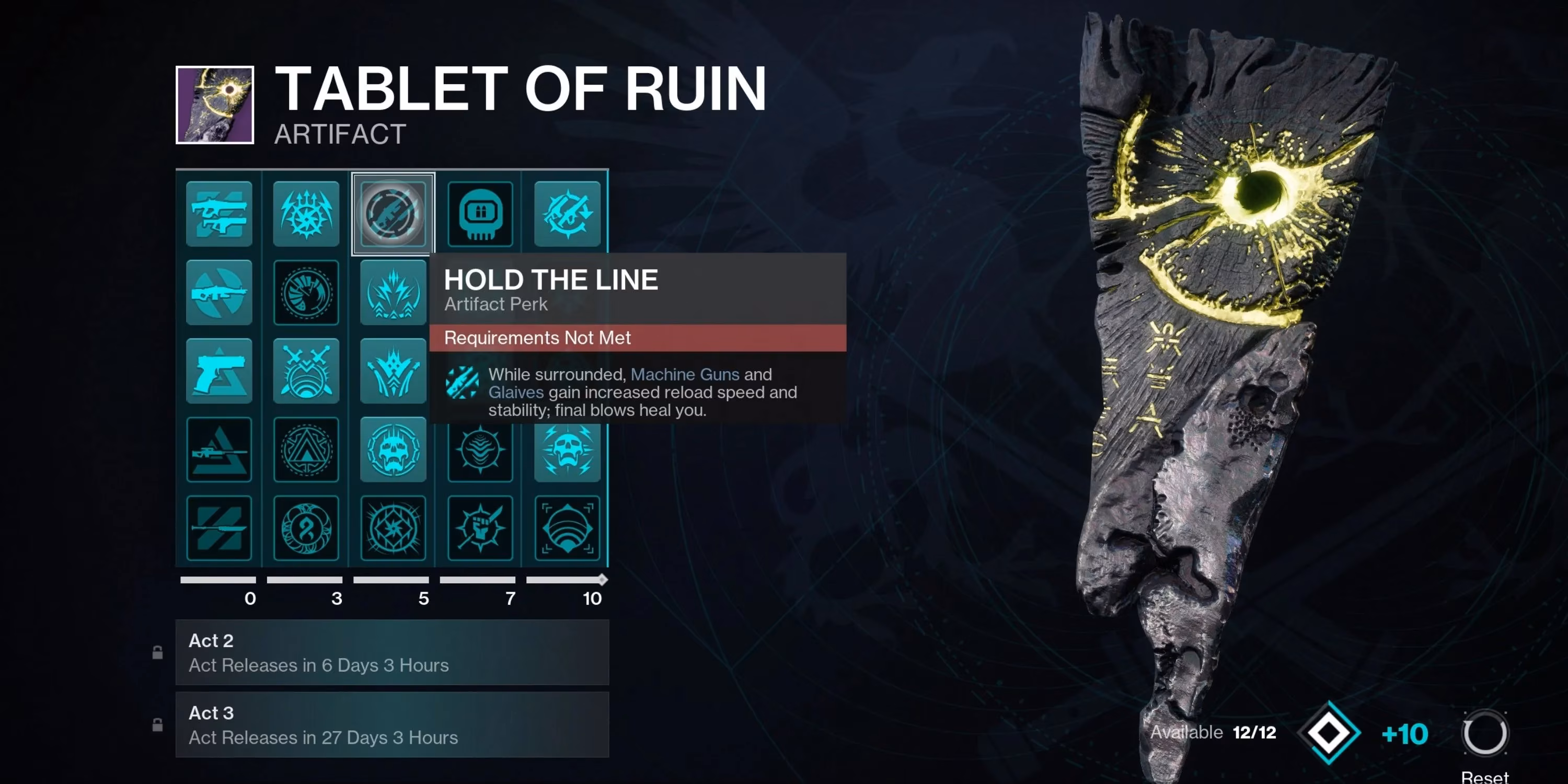Screen dimensions: 1568x784
Task: Activate the lightning skull perk node
Action: click(x=567, y=451)
